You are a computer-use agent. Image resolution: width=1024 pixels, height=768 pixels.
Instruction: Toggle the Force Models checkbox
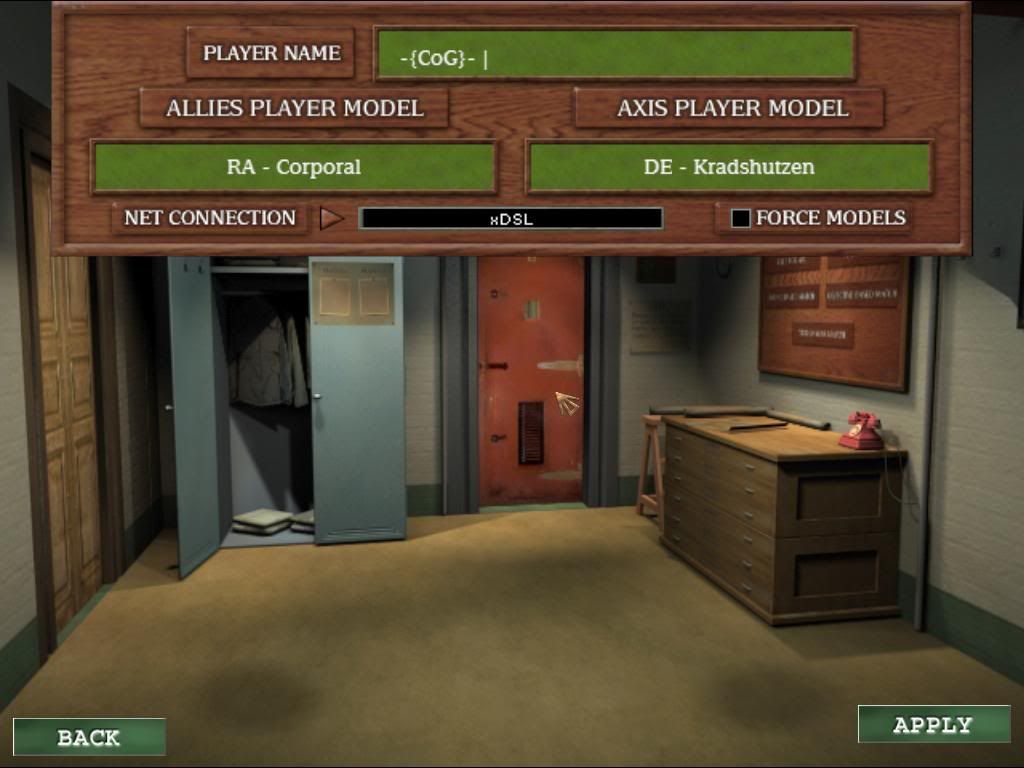[741, 218]
